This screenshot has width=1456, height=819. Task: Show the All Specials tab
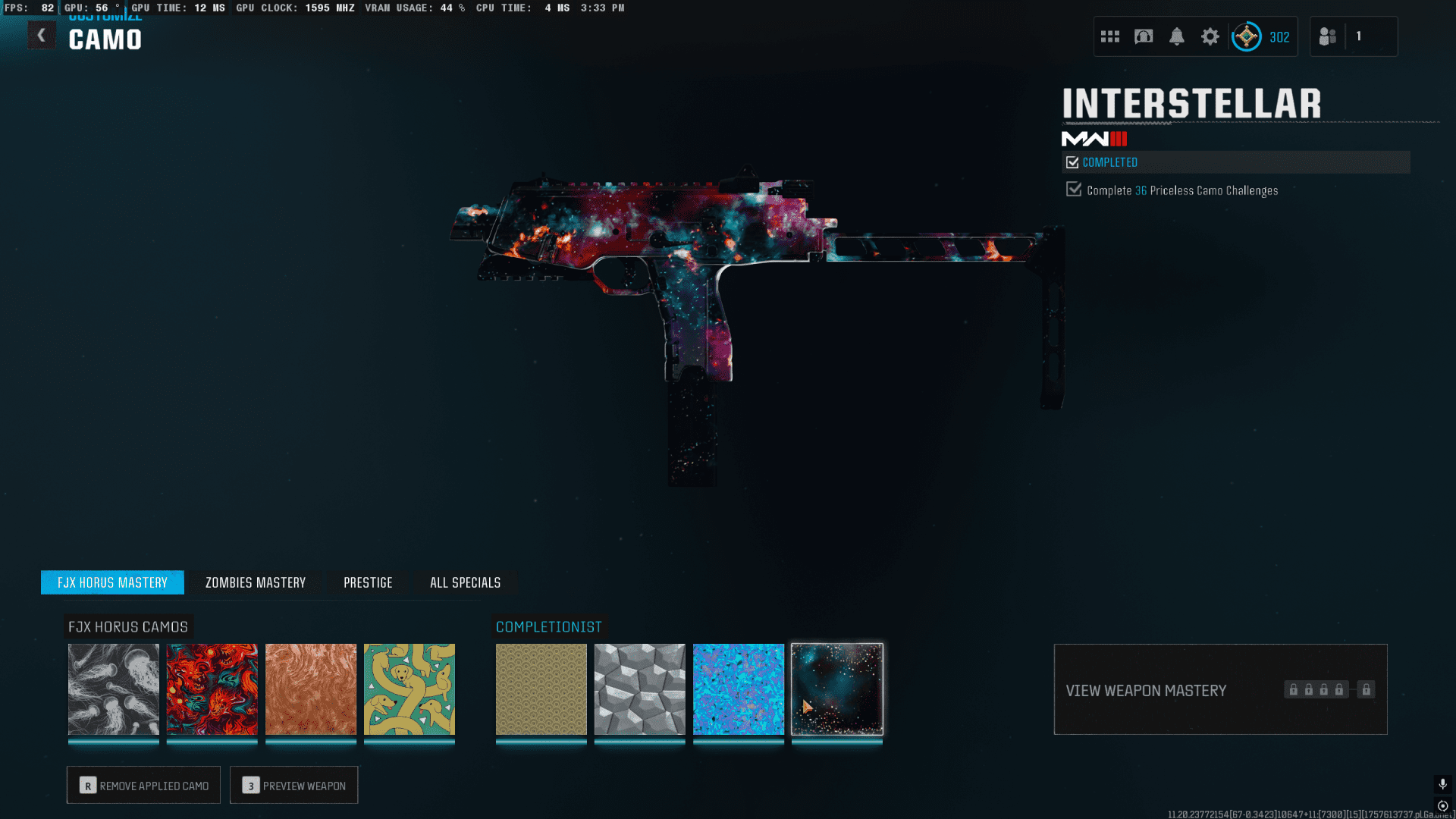coord(465,582)
